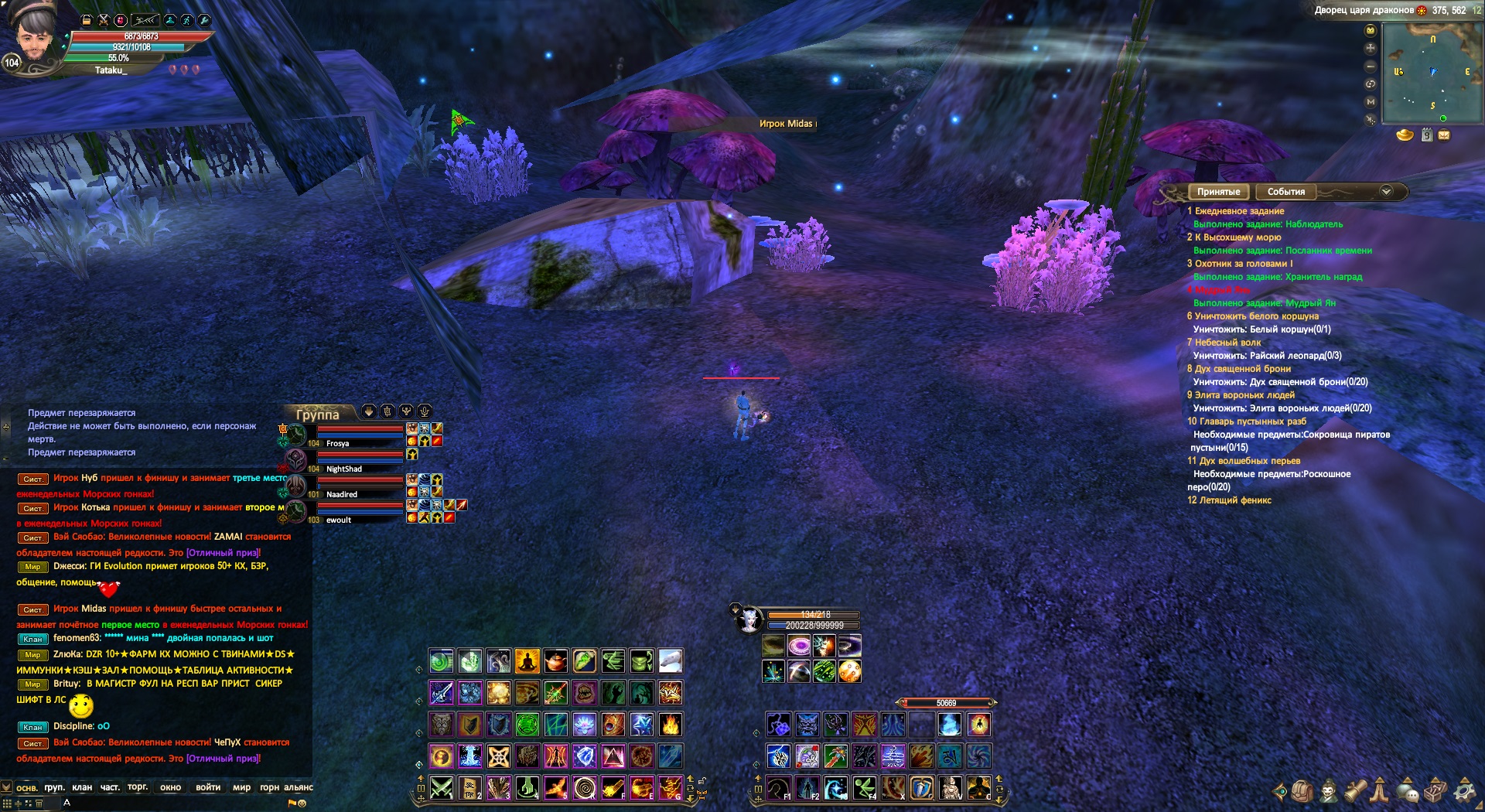Activate the crossed swords attack skill
The width and height of the screenshot is (1485, 812).
(442, 787)
